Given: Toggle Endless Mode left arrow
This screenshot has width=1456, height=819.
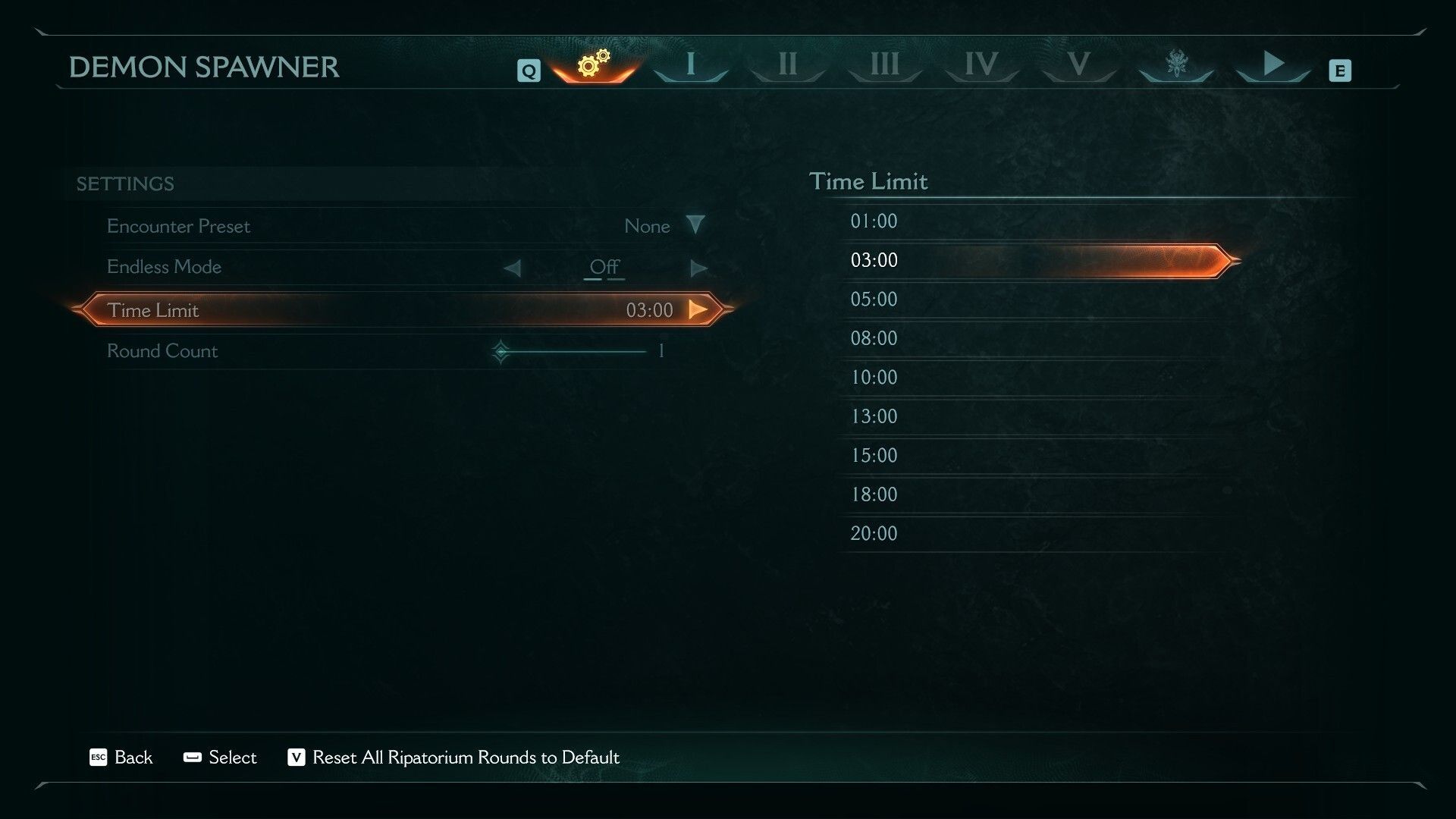Looking at the screenshot, I should (x=513, y=267).
